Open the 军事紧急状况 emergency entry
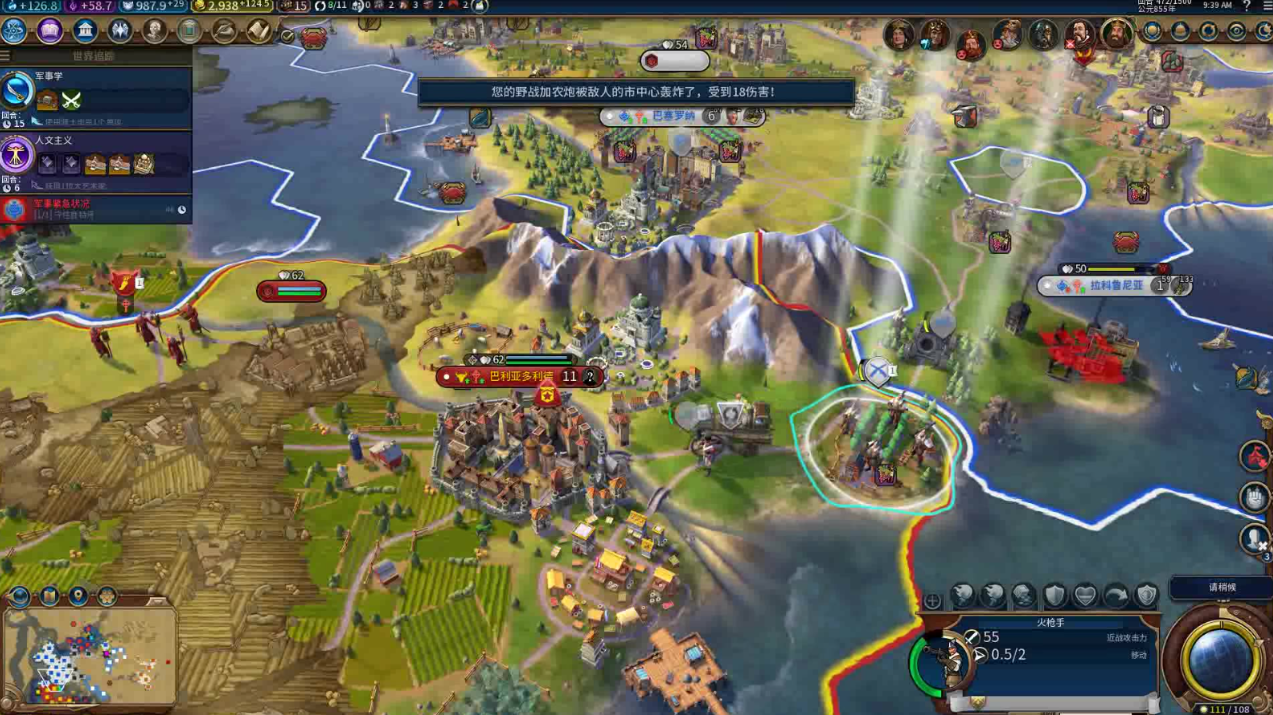 (x=95, y=210)
